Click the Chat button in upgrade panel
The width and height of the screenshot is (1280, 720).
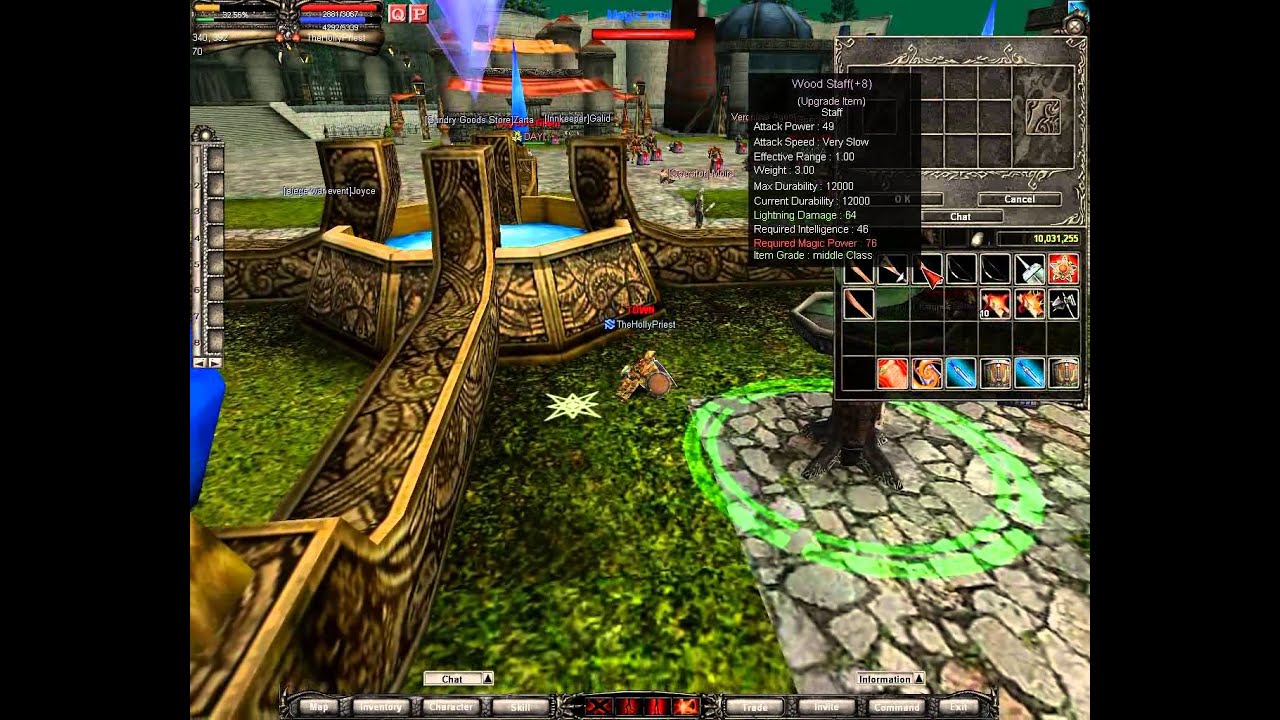[x=960, y=216]
